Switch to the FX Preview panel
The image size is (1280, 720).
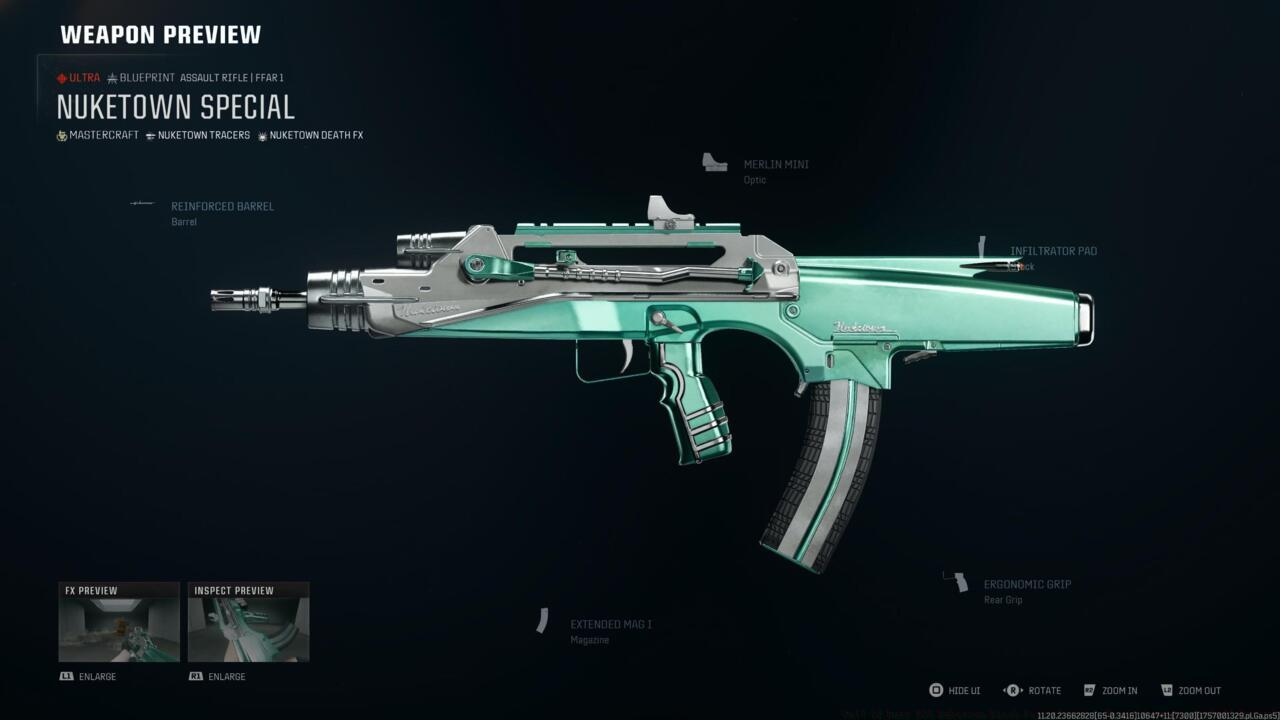click(x=119, y=620)
